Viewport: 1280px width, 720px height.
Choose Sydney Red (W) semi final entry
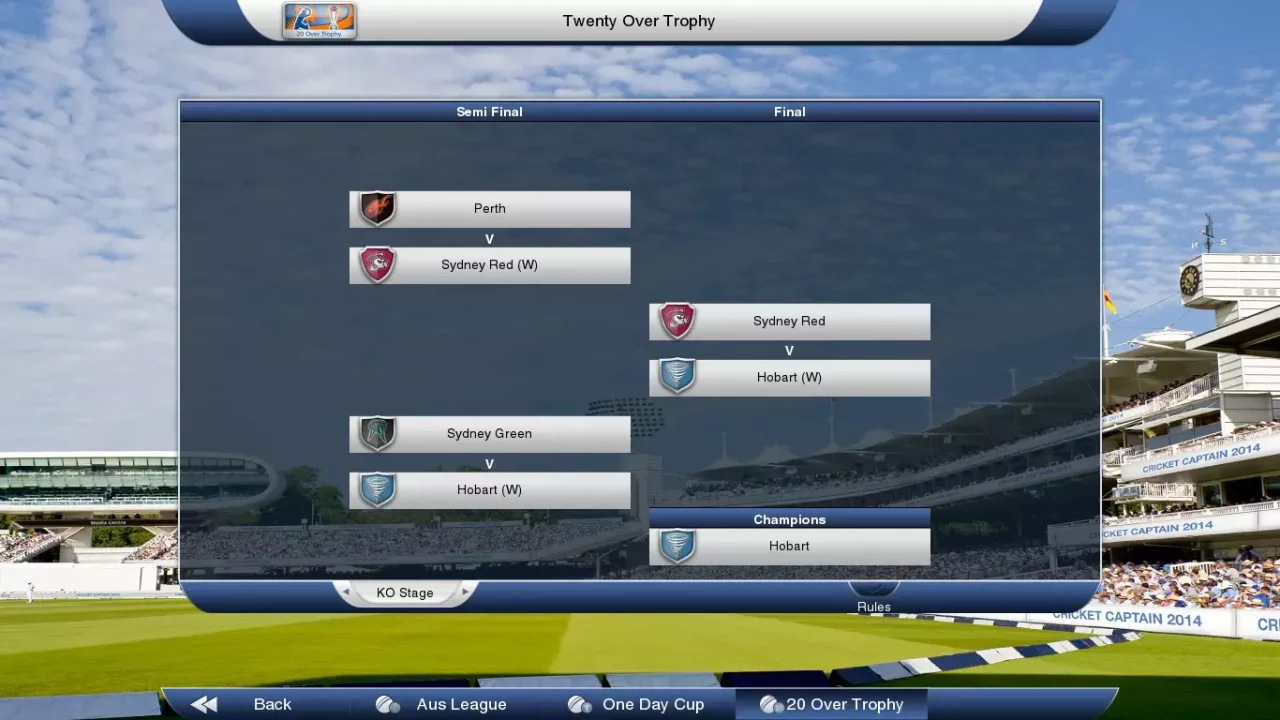pyautogui.click(x=490, y=265)
